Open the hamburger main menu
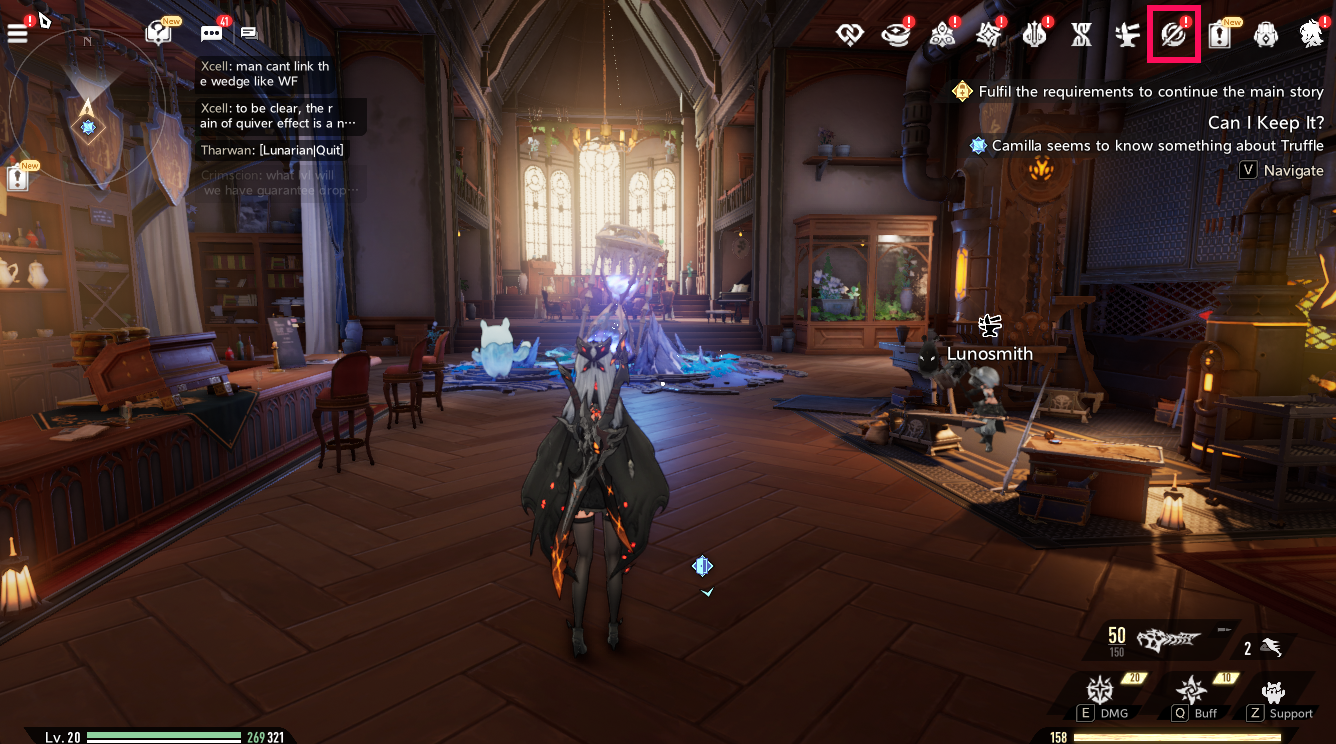Image resolution: width=1336 pixels, height=744 pixels. tap(17, 33)
